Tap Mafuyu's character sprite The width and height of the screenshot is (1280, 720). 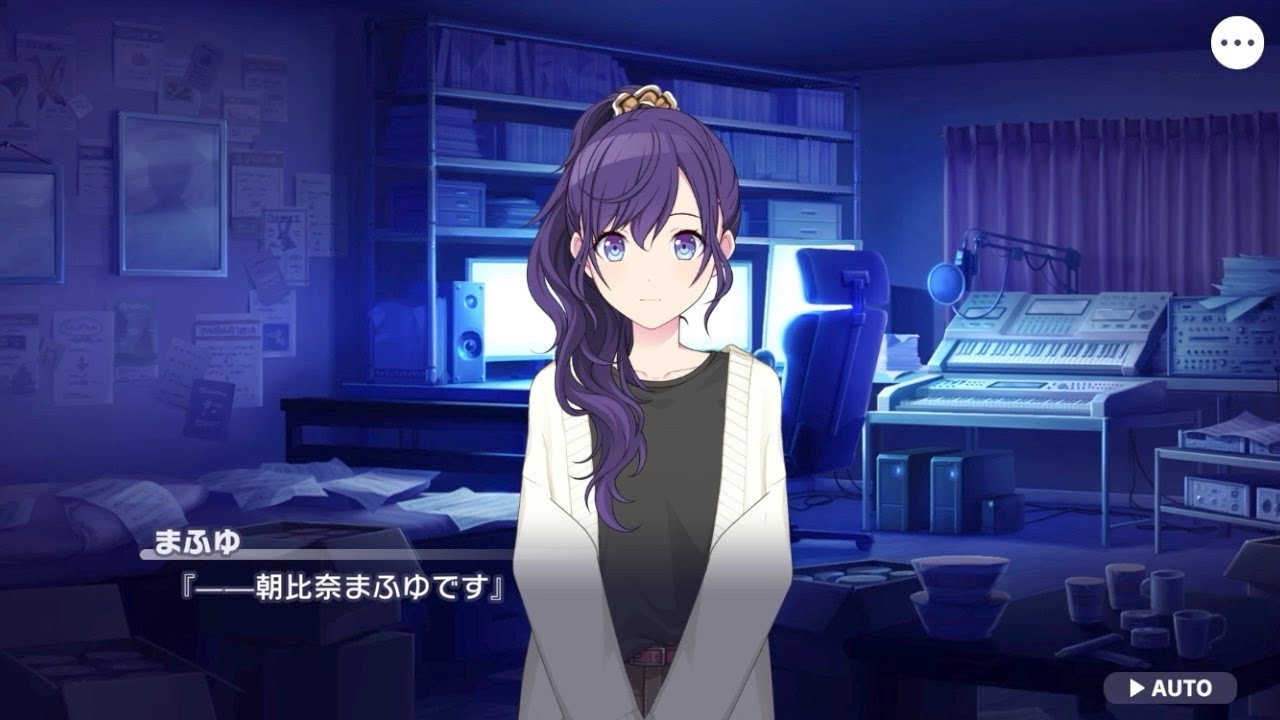(640, 400)
